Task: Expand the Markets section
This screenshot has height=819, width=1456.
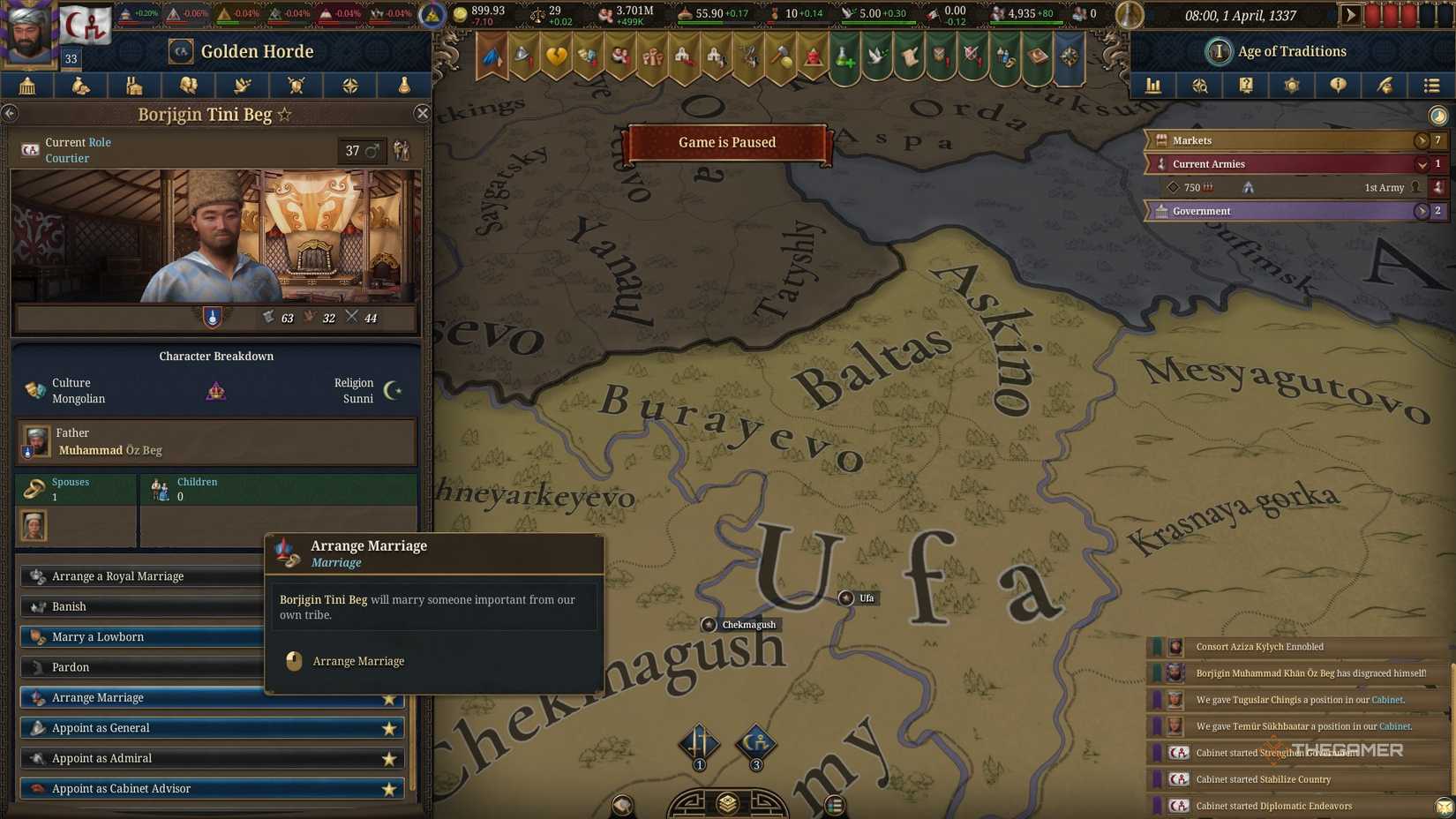Action: point(1422,139)
